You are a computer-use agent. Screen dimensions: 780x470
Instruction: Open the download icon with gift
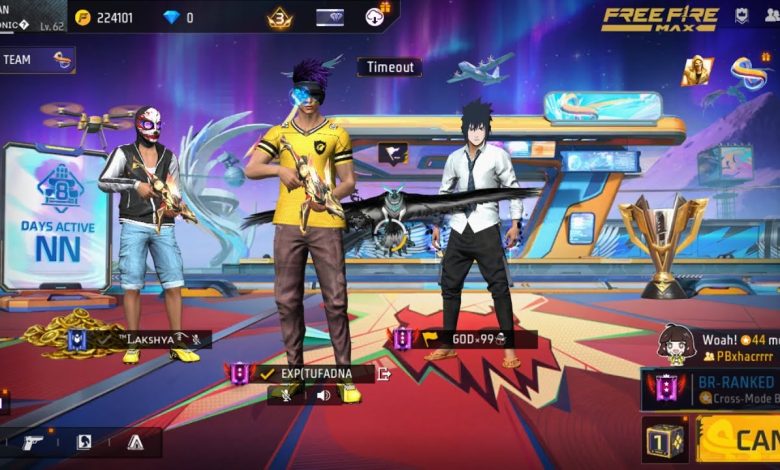tap(376, 16)
